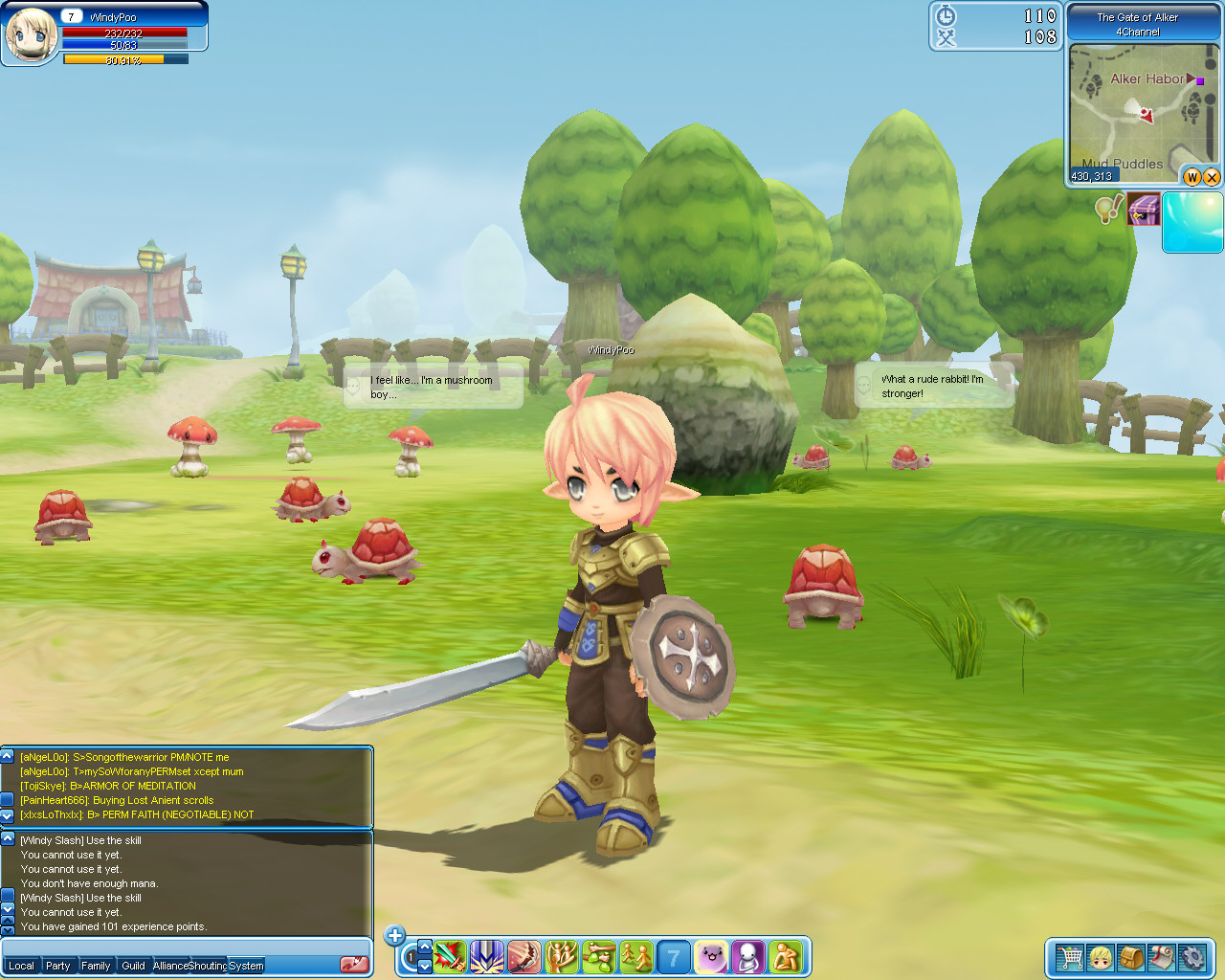Switch to the Party chat tab

pyautogui.click(x=58, y=966)
